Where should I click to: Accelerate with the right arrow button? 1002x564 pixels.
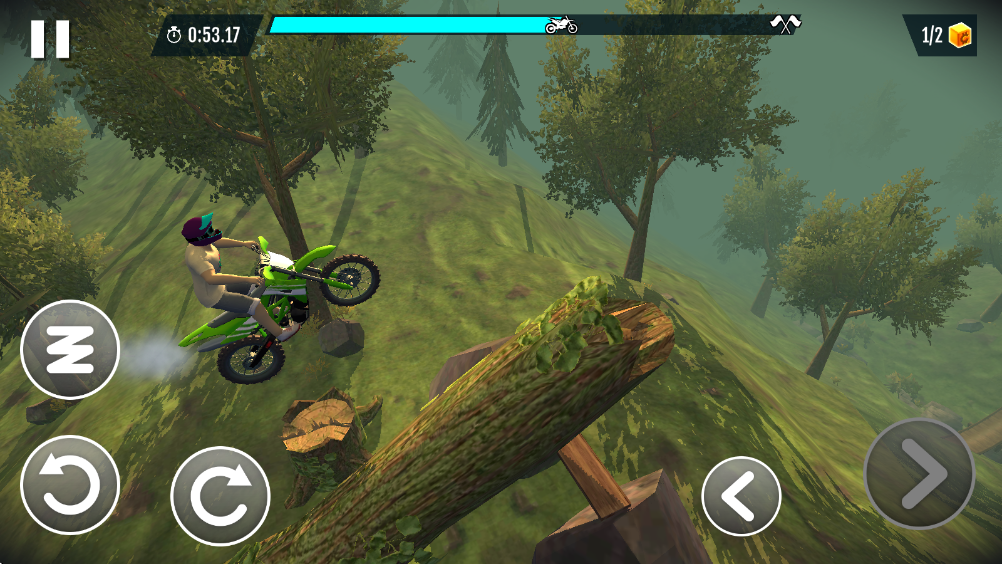919,474
